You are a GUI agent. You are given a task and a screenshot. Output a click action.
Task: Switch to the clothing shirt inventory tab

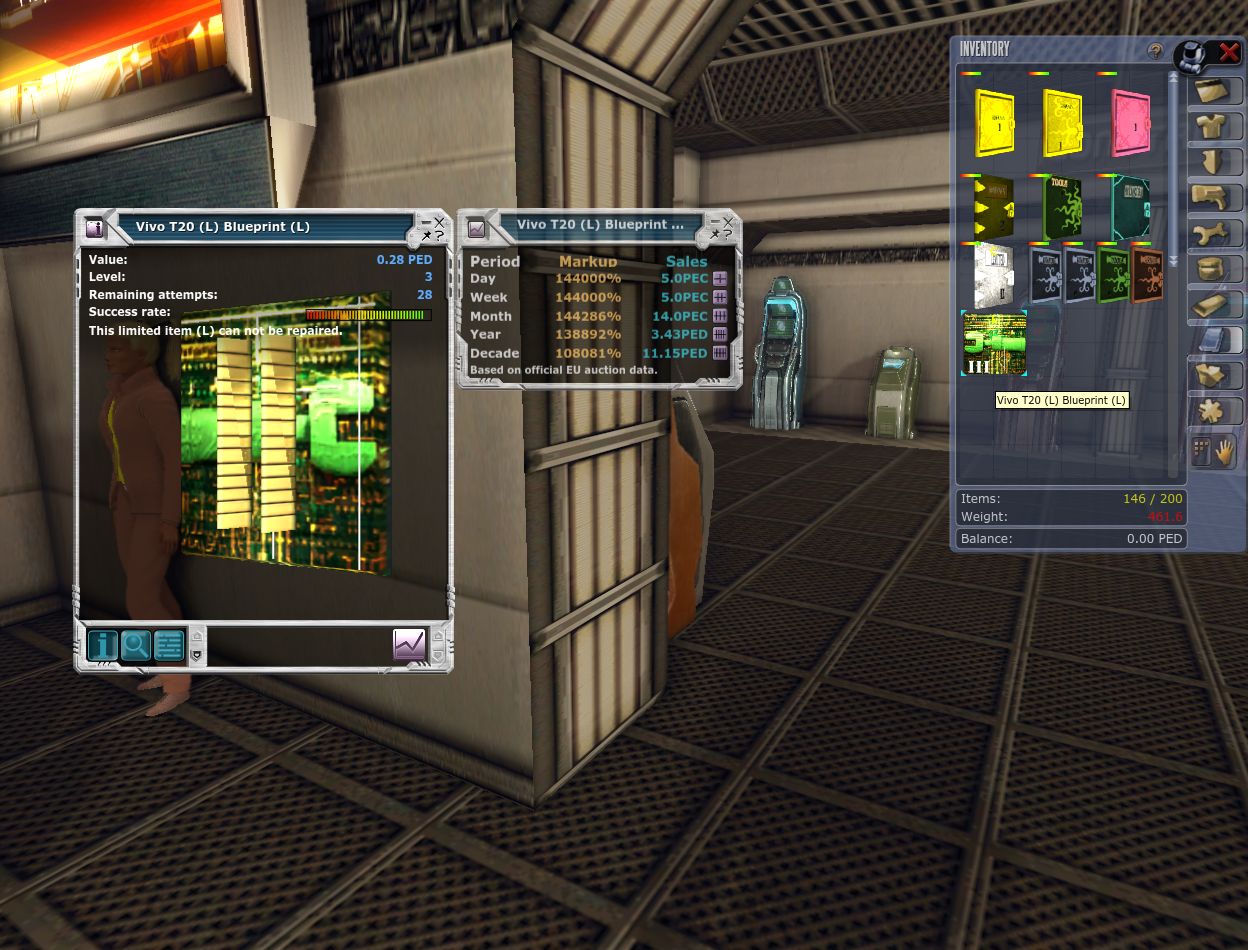(x=1214, y=127)
